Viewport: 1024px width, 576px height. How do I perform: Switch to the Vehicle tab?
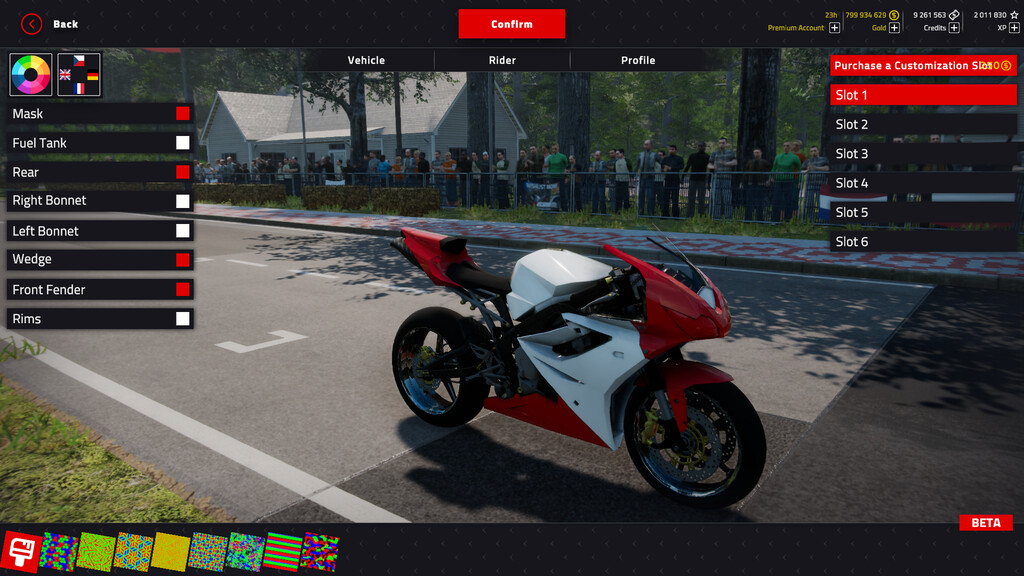[x=366, y=60]
